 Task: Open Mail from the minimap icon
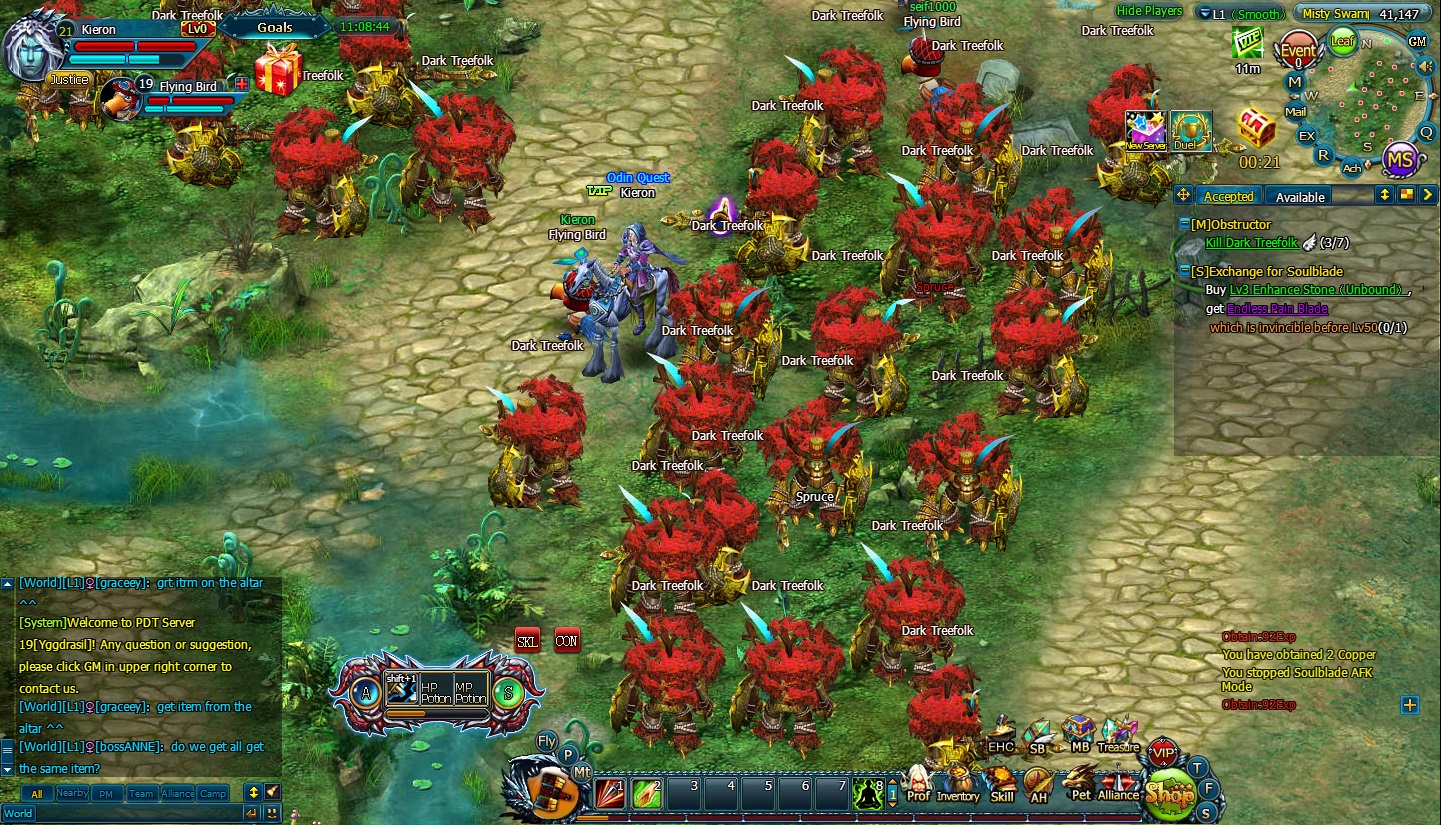coord(1295,112)
